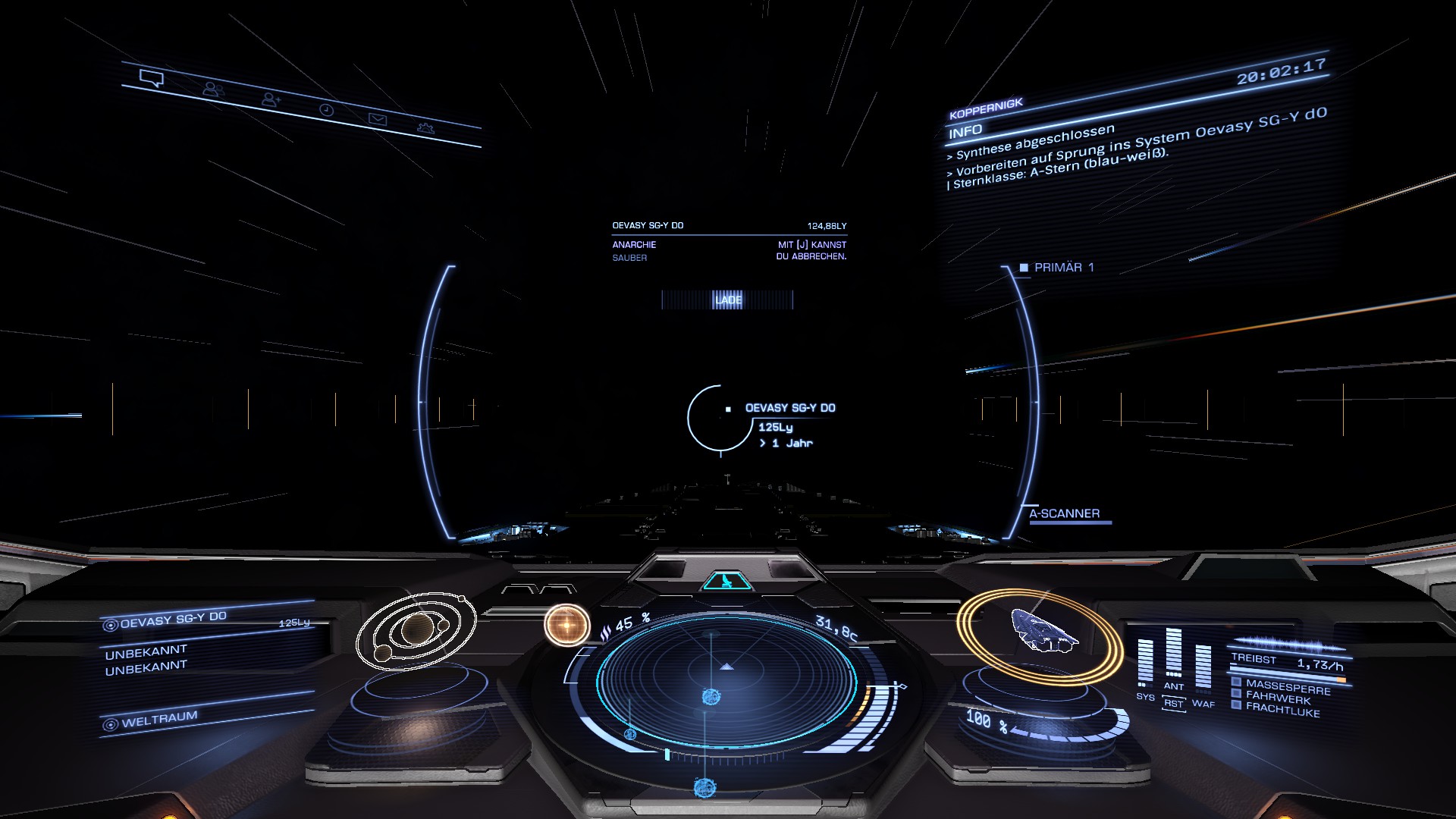
Task: Reset power distribution with RST
Action: [x=1173, y=704]
